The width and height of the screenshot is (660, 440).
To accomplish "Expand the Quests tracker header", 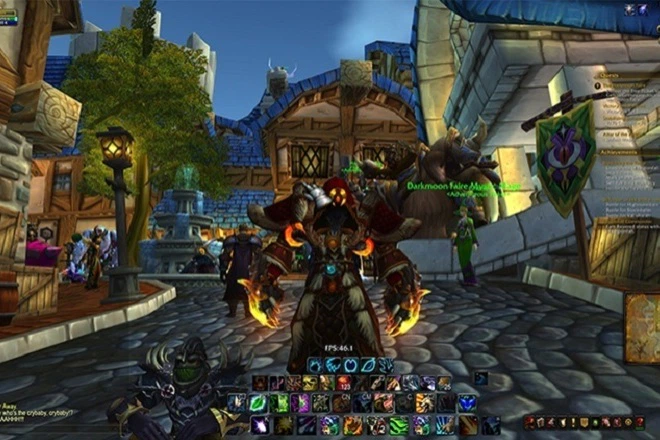I will [x=611, y=73].
